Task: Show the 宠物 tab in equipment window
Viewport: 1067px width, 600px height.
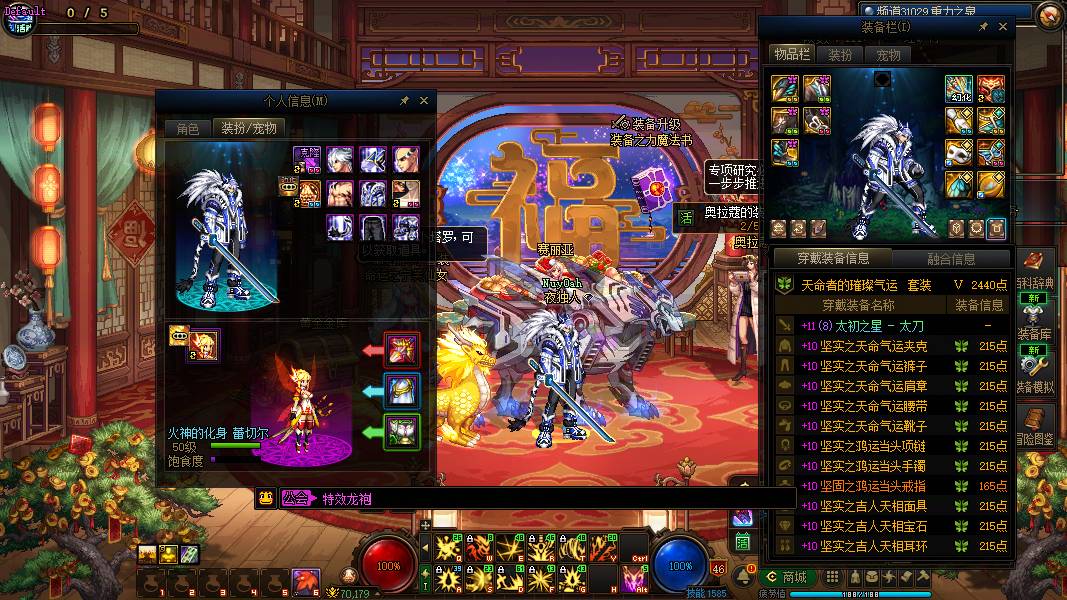Action: 888,54
